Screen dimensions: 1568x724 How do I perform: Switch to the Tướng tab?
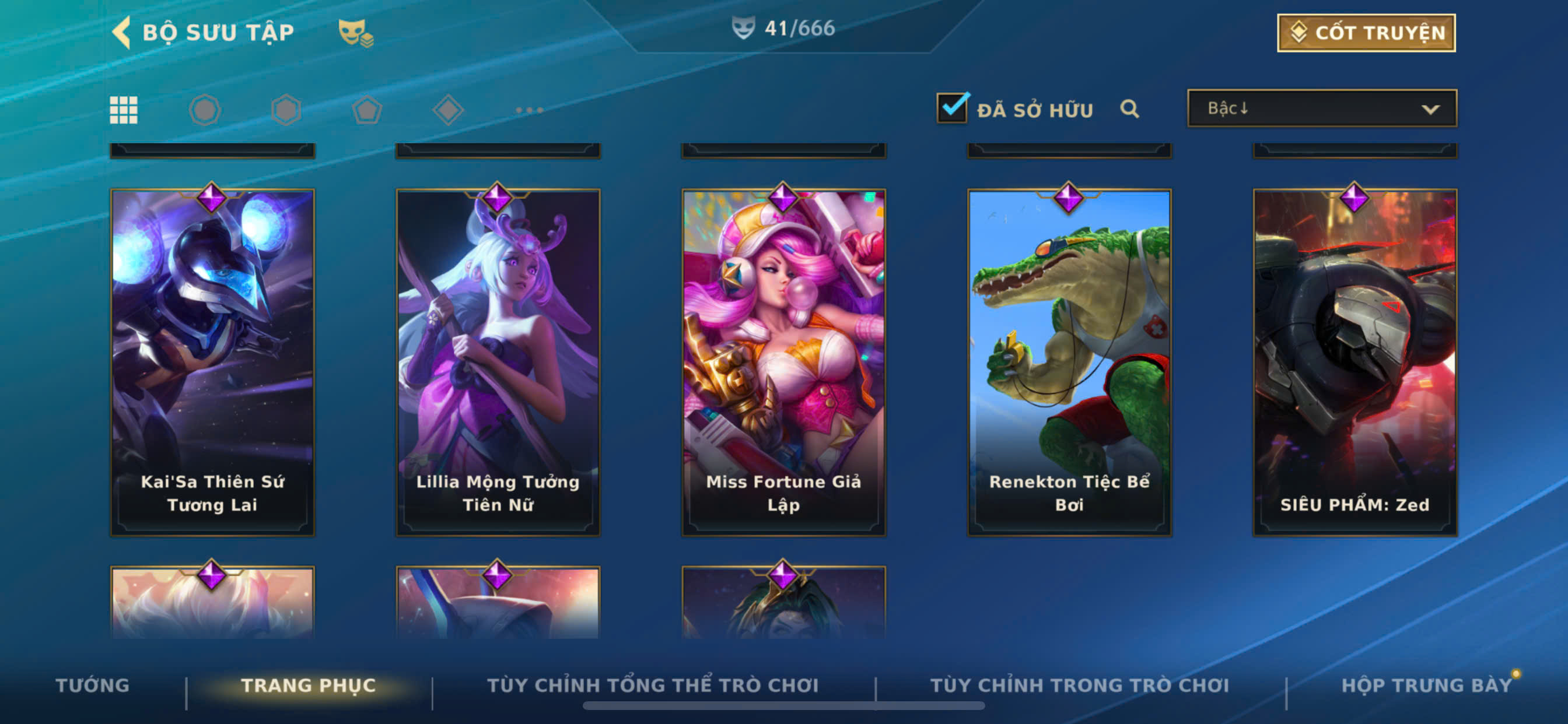point(93,685)
